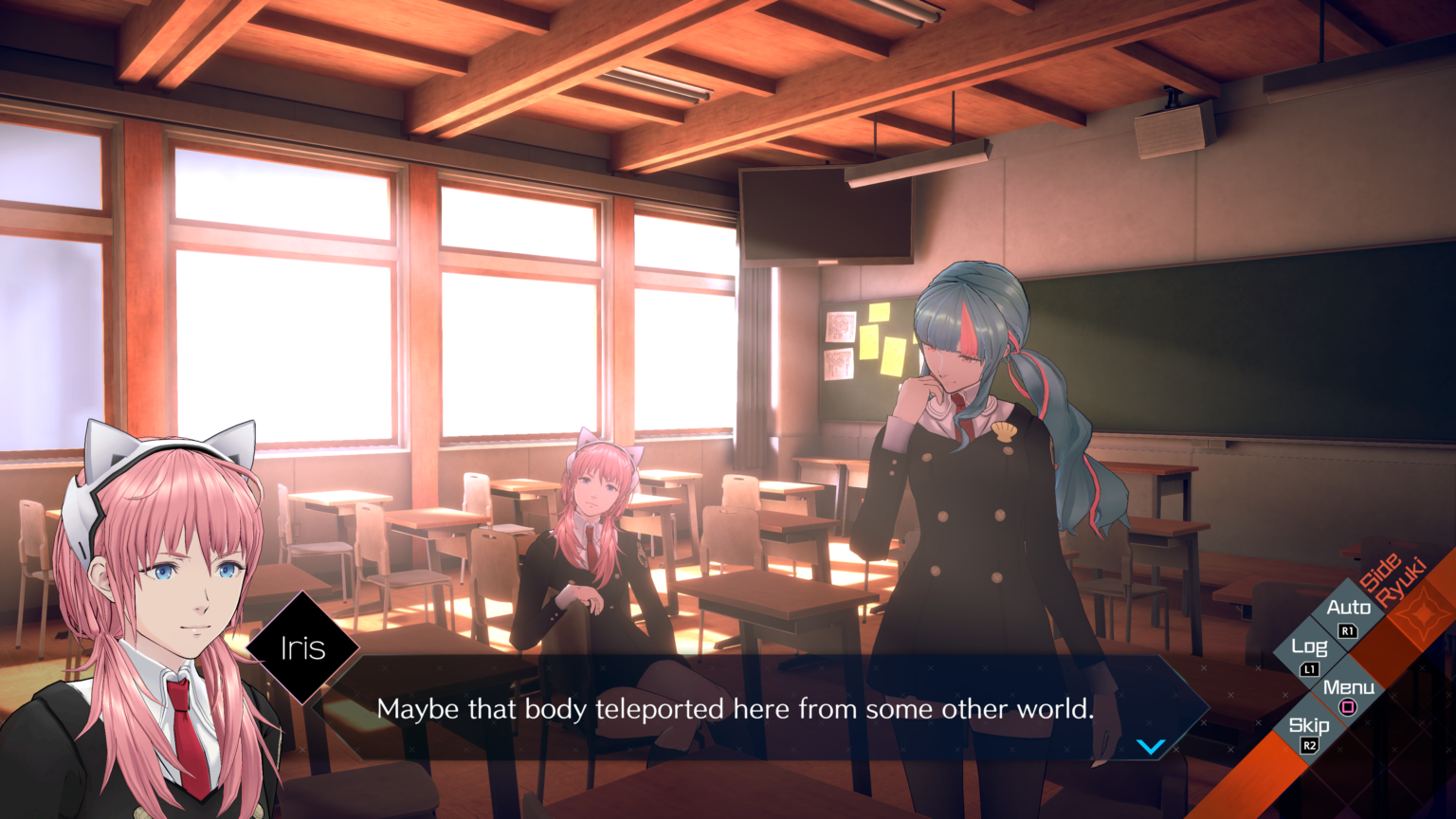Click the pink square button icon under Menu
Screen dimensions: 1456x819
point(1346,706)
